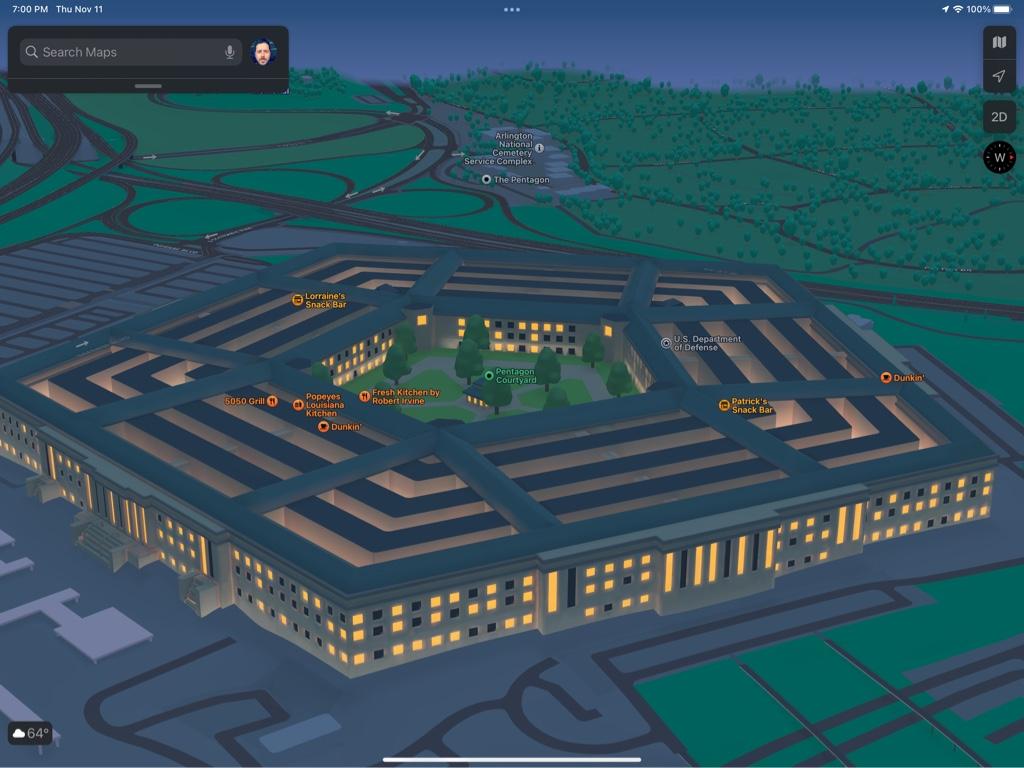Select the Lorraine's Snack Bar marker
The height and width of the screenshot is (768, 1024).
[x=297, y=300]
